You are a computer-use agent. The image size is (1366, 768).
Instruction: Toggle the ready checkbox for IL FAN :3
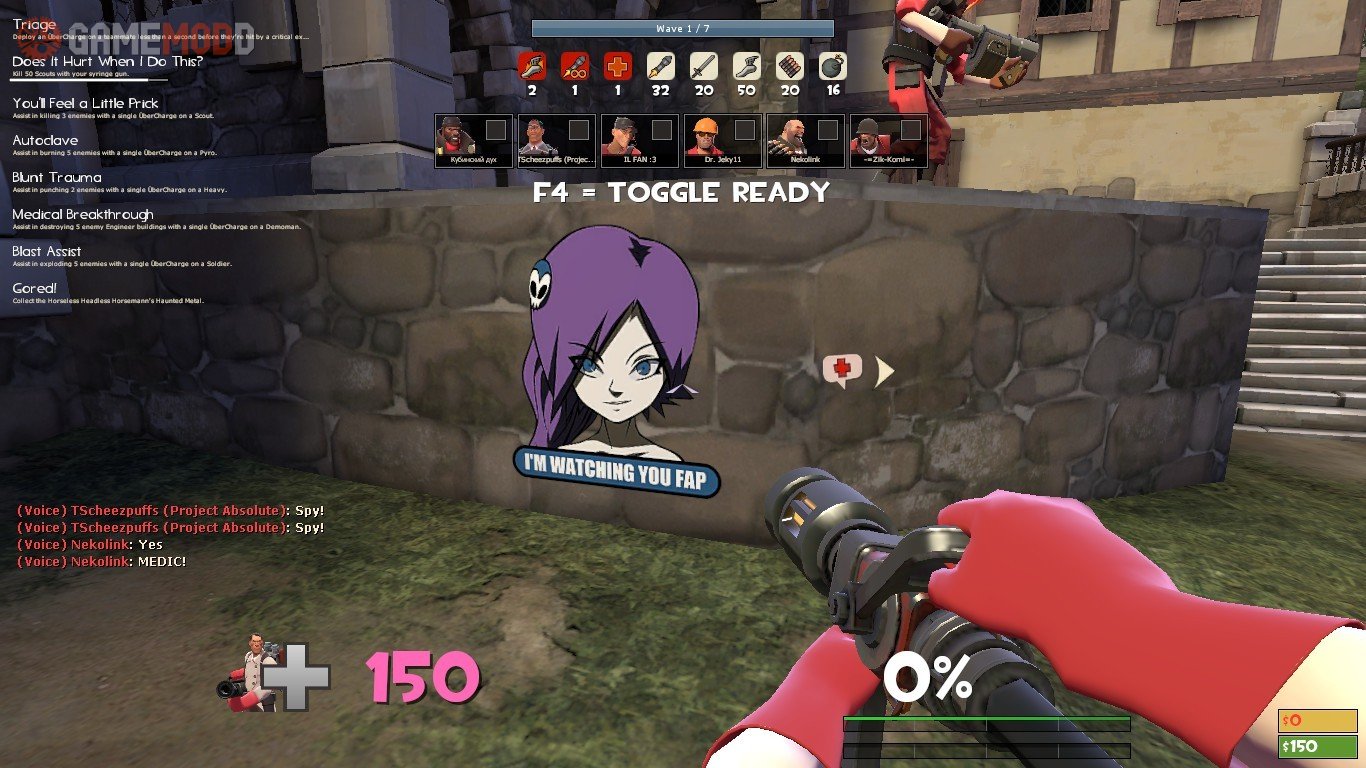tap(662, 130)
